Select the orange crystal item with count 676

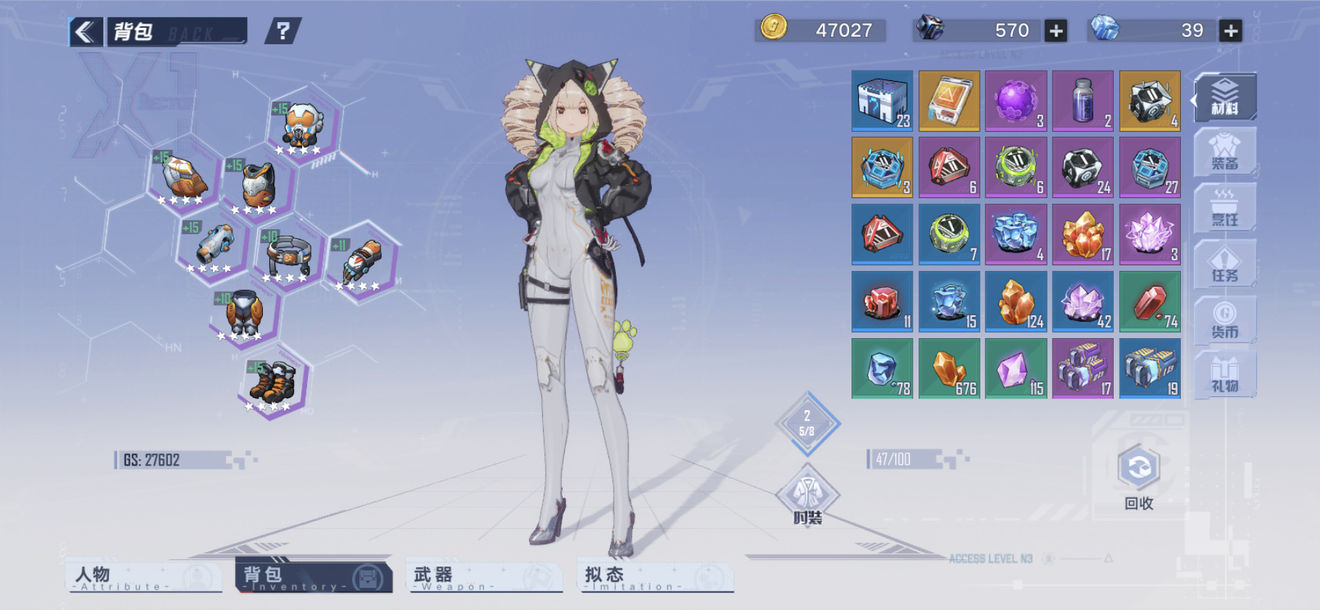(948, 369)
